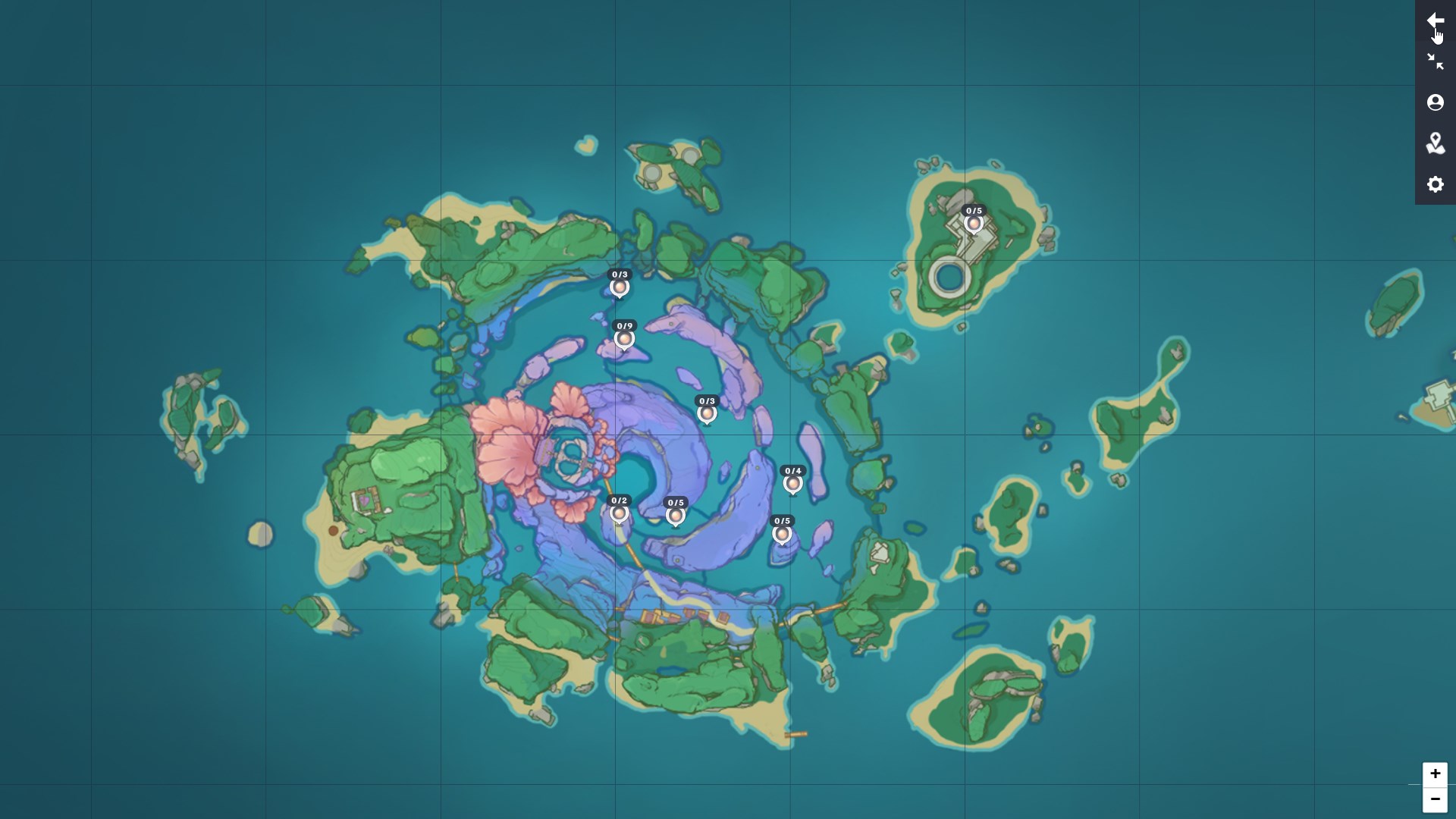The height and width of the screenshot is (819, 1456).
Task: Select the 0/5 marker on the northeast shrine island
Action: click(974, 224)
